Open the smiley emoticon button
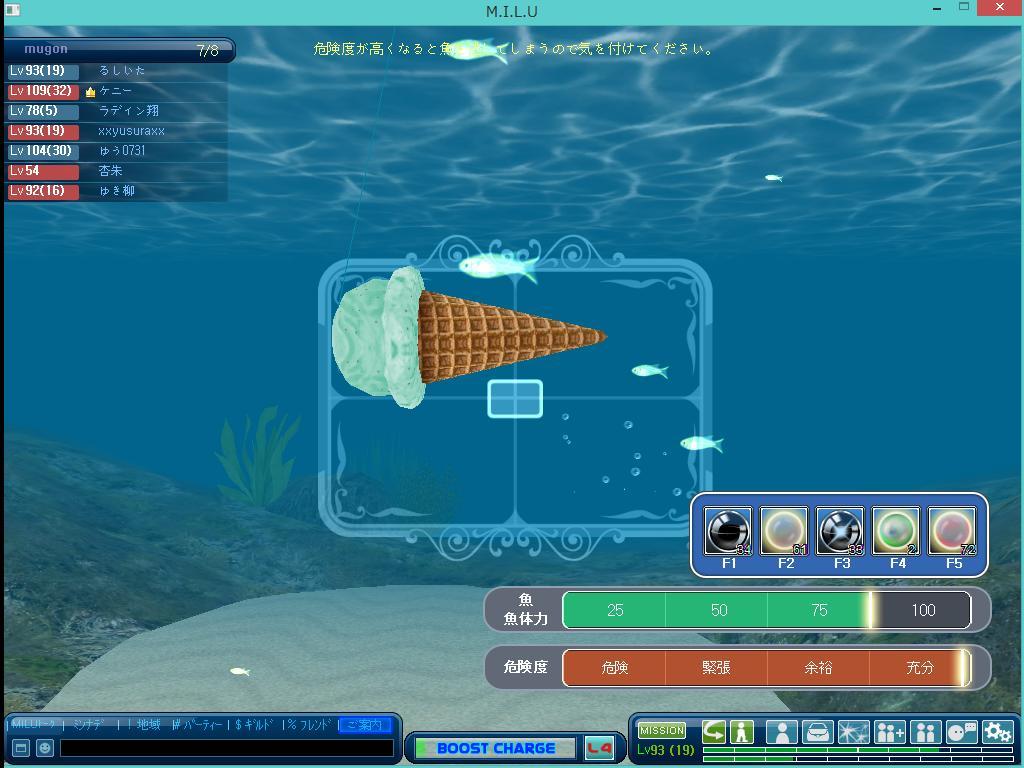 [45, 747]
